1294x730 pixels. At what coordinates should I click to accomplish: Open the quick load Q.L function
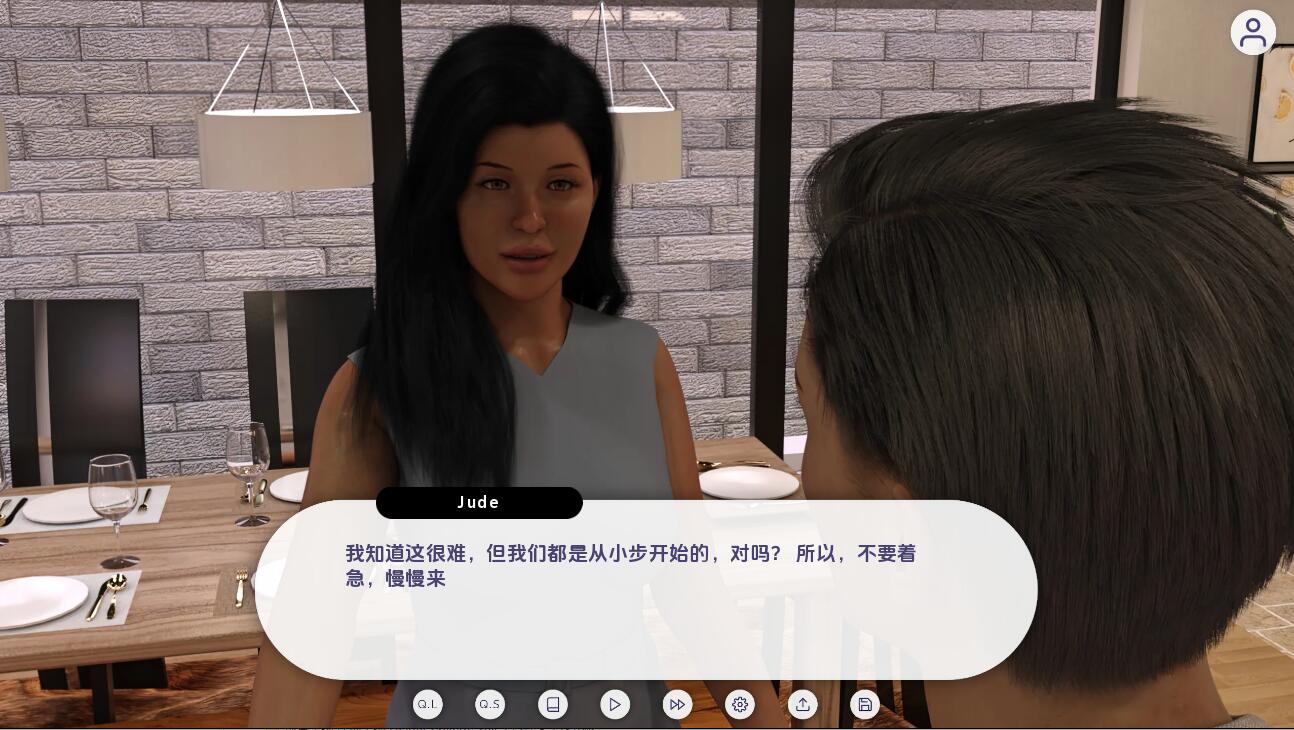coord(427,704)
